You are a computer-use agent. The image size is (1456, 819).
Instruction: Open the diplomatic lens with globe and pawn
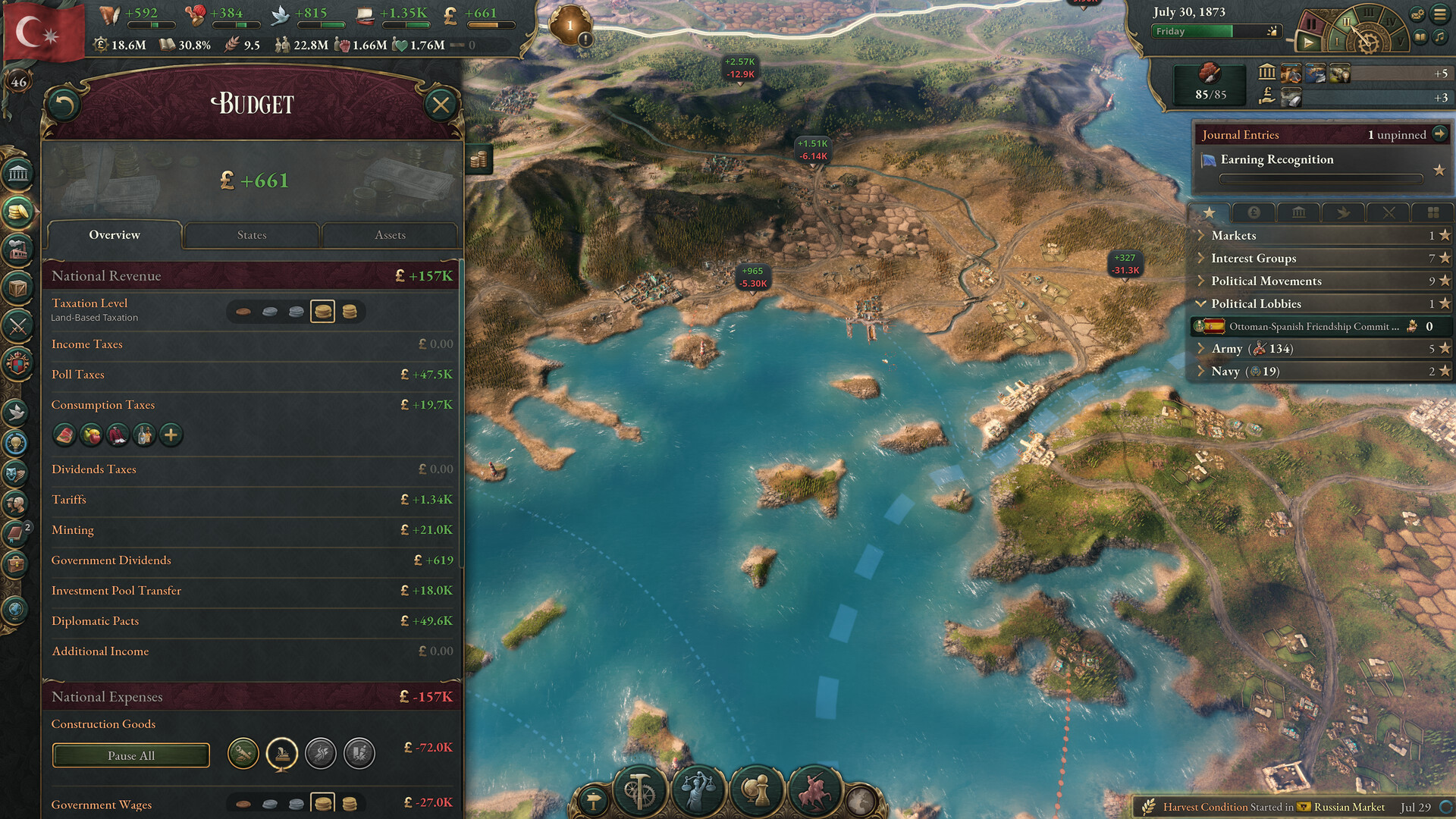pos(756,789)
